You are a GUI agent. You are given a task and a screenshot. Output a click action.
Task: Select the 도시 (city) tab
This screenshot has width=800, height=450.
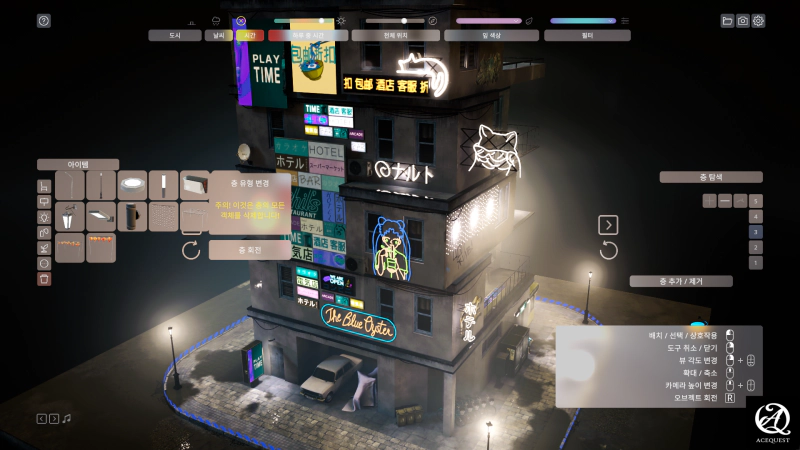pyautogui.click(x=175, y=35)
